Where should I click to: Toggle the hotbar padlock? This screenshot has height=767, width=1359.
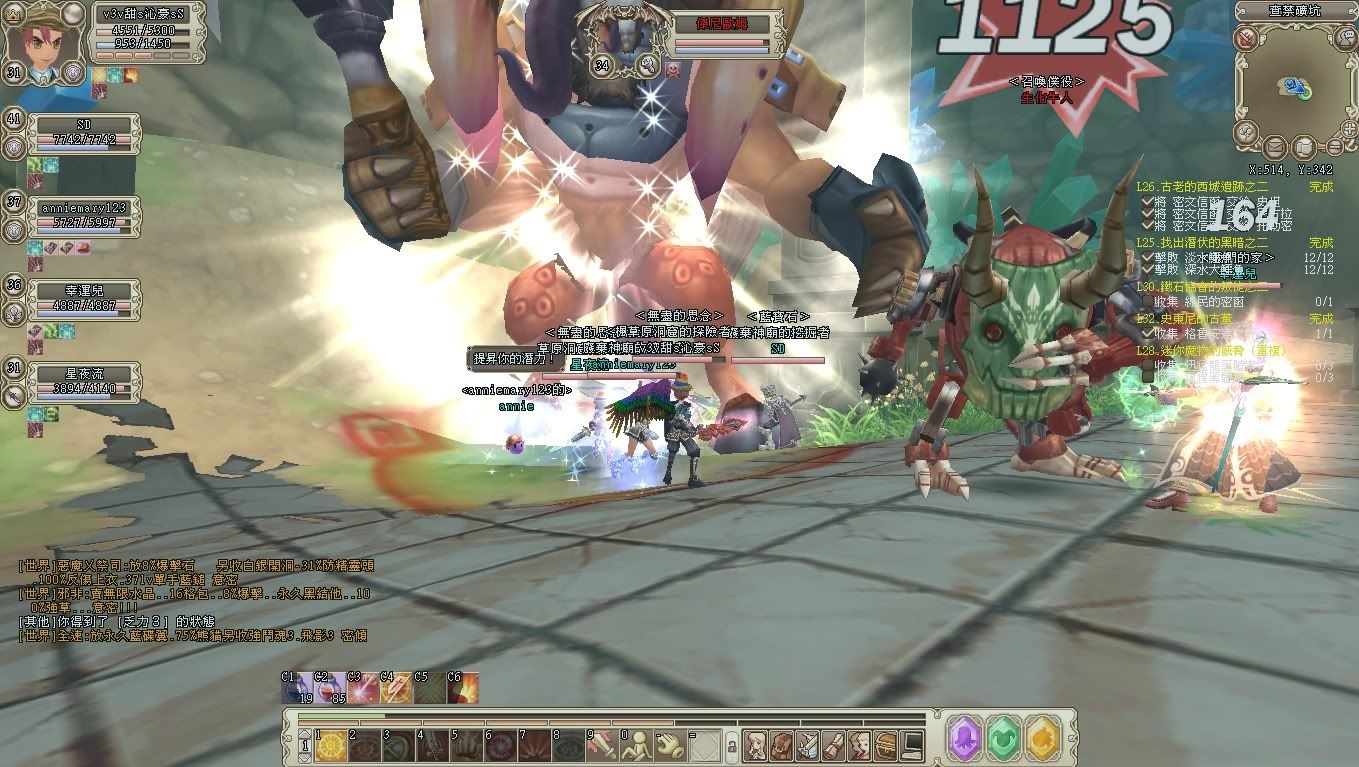click(x=732, y=745)
